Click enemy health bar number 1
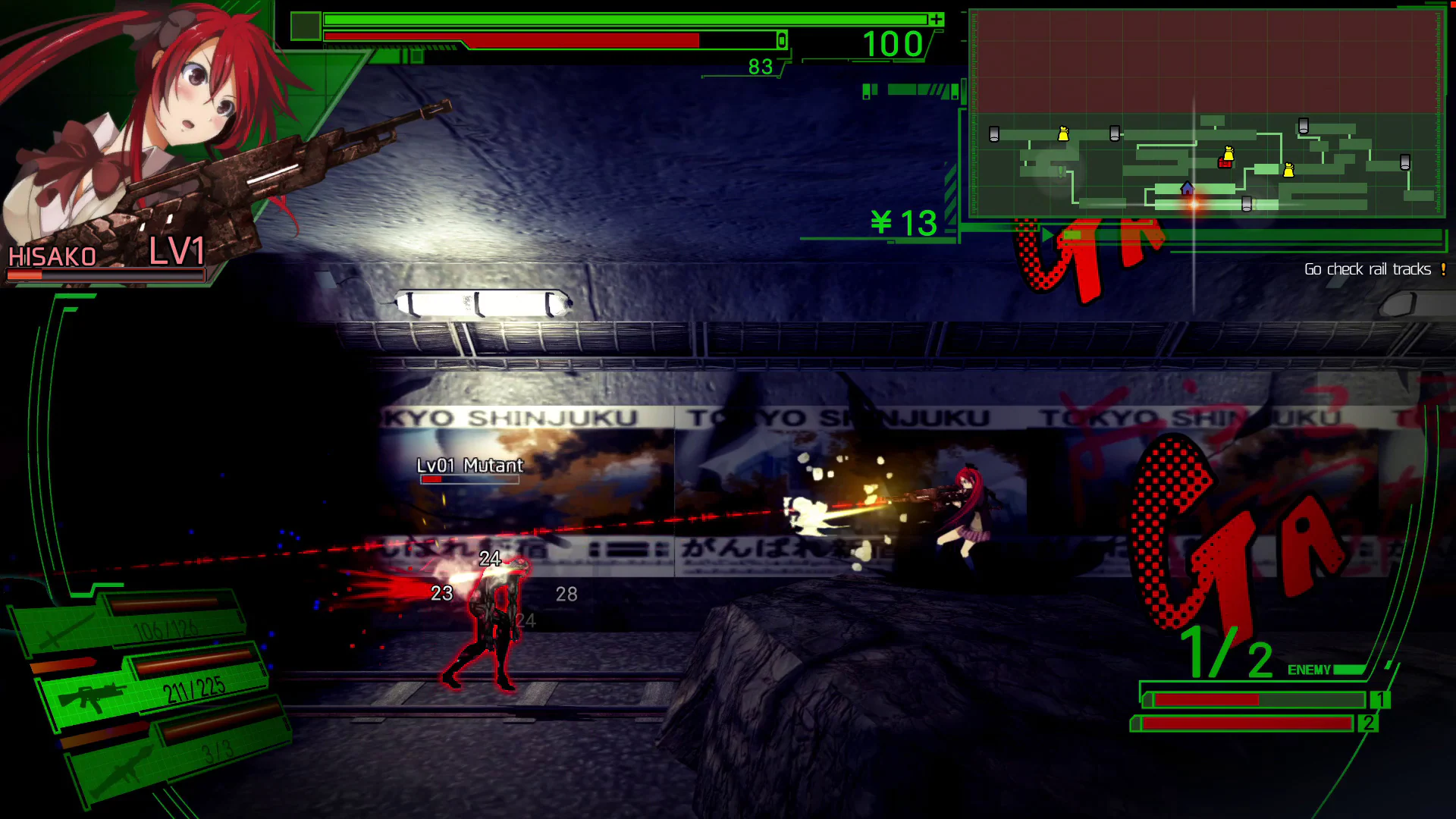 point(1382,700)
